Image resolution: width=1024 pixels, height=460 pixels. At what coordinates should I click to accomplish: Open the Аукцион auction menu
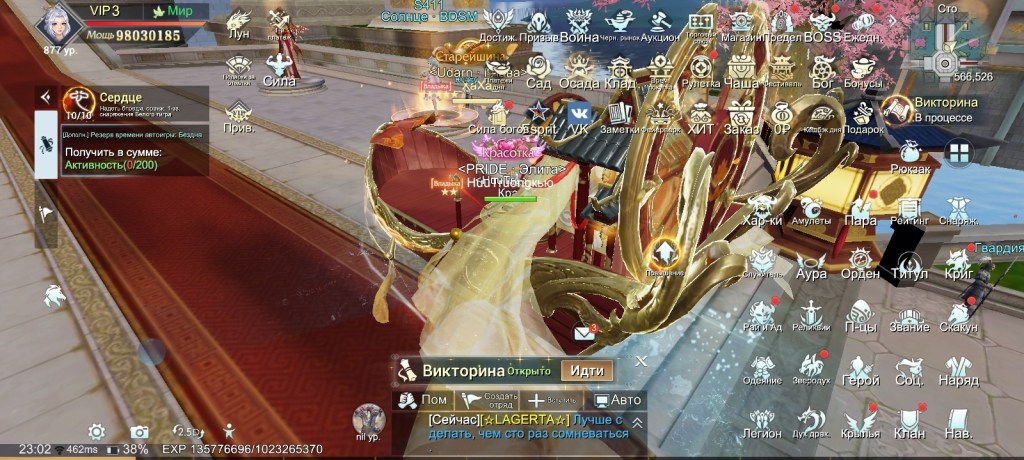coord(659,22)
